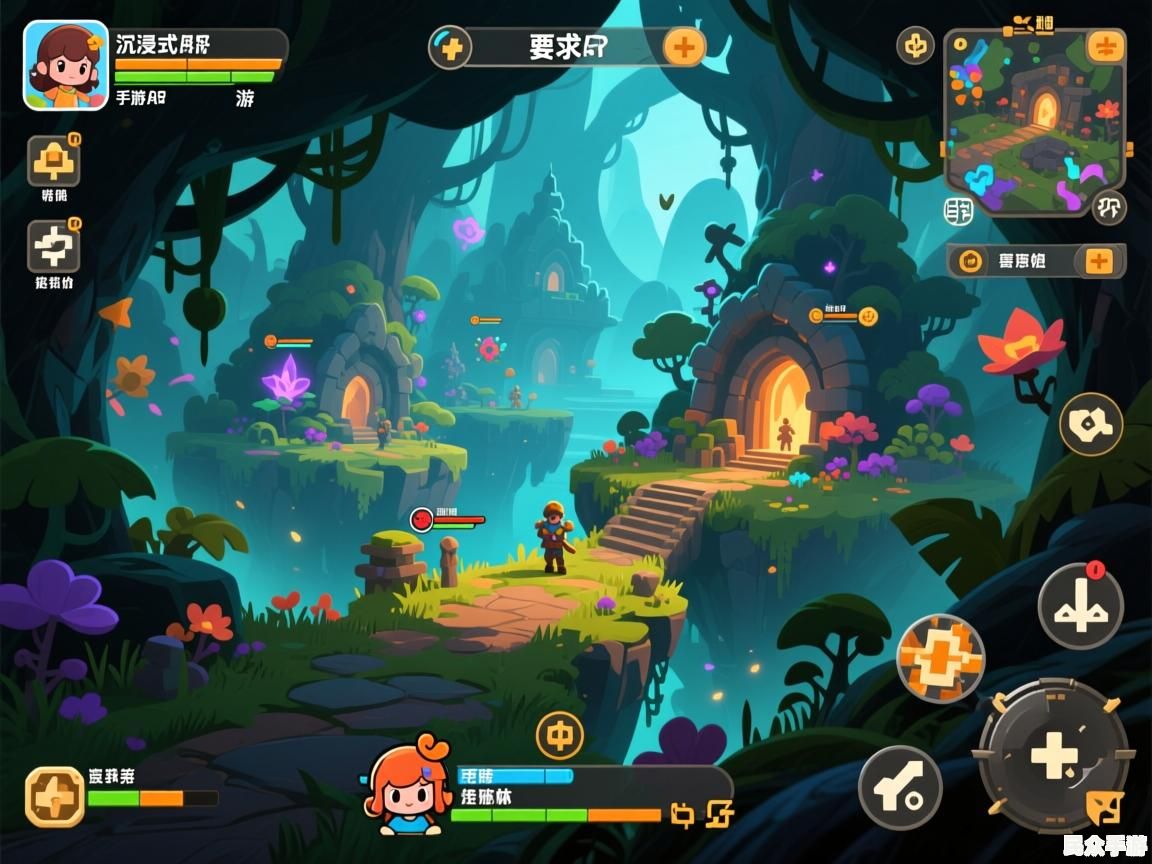The width and height of the screenshot is (1152, 864).
Task: Open the upper left-side menu icon with badge
Action: pos(54,161)
